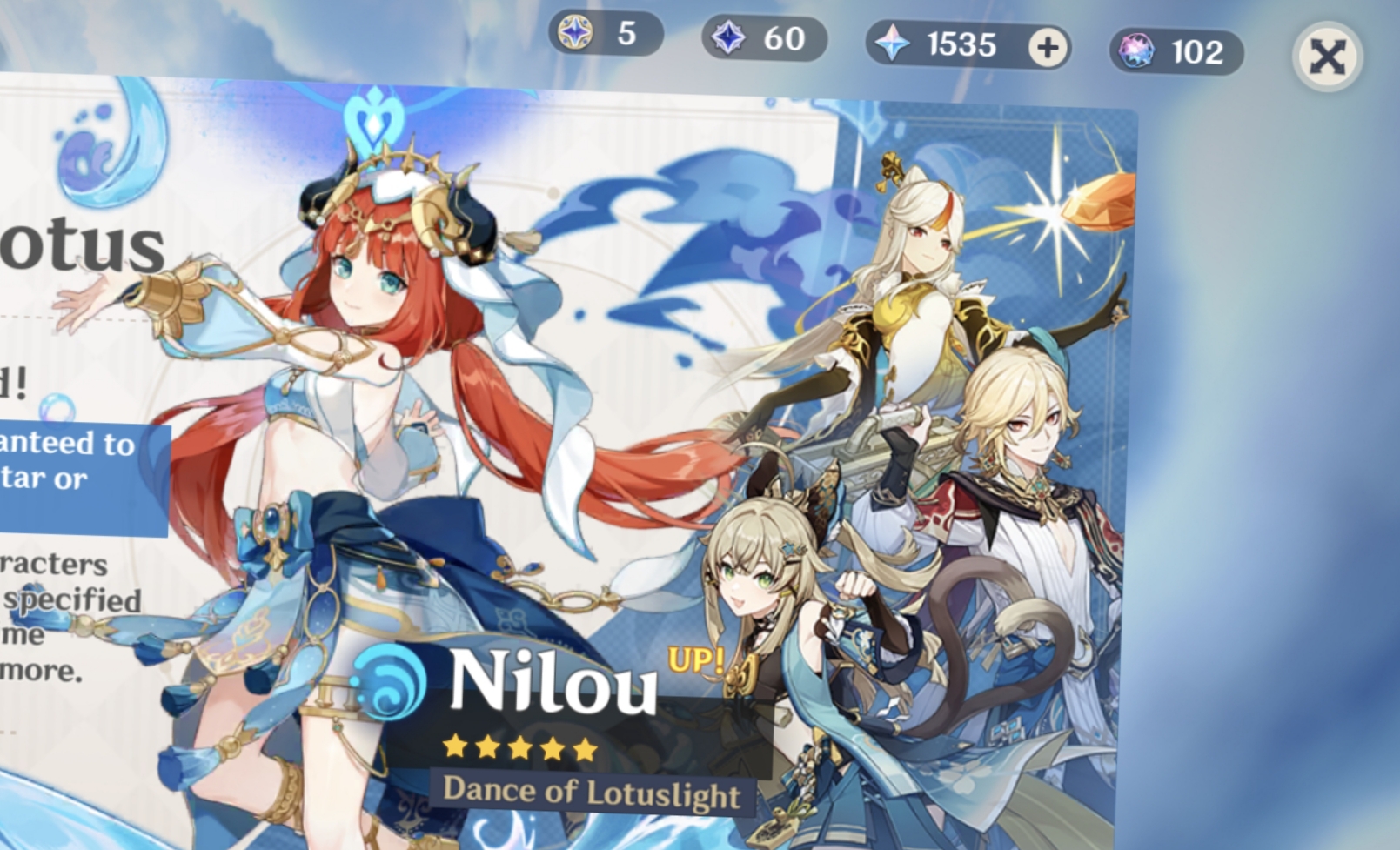
Task: Click the golden UP! badge above the banner title
Action: [696, 659]
